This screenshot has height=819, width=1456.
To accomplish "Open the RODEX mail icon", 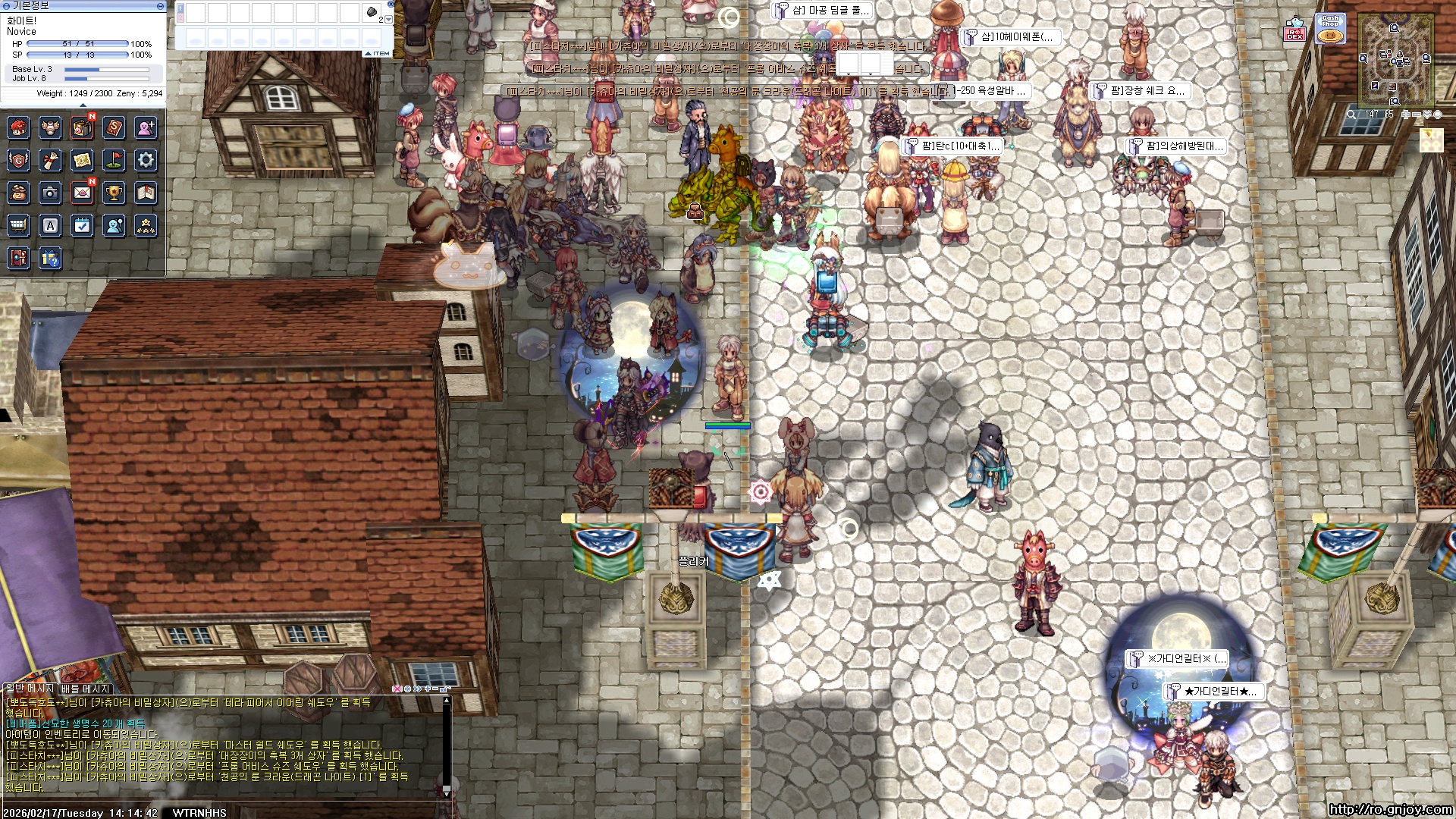I will pyautogui.click(x=1294, y=31).
